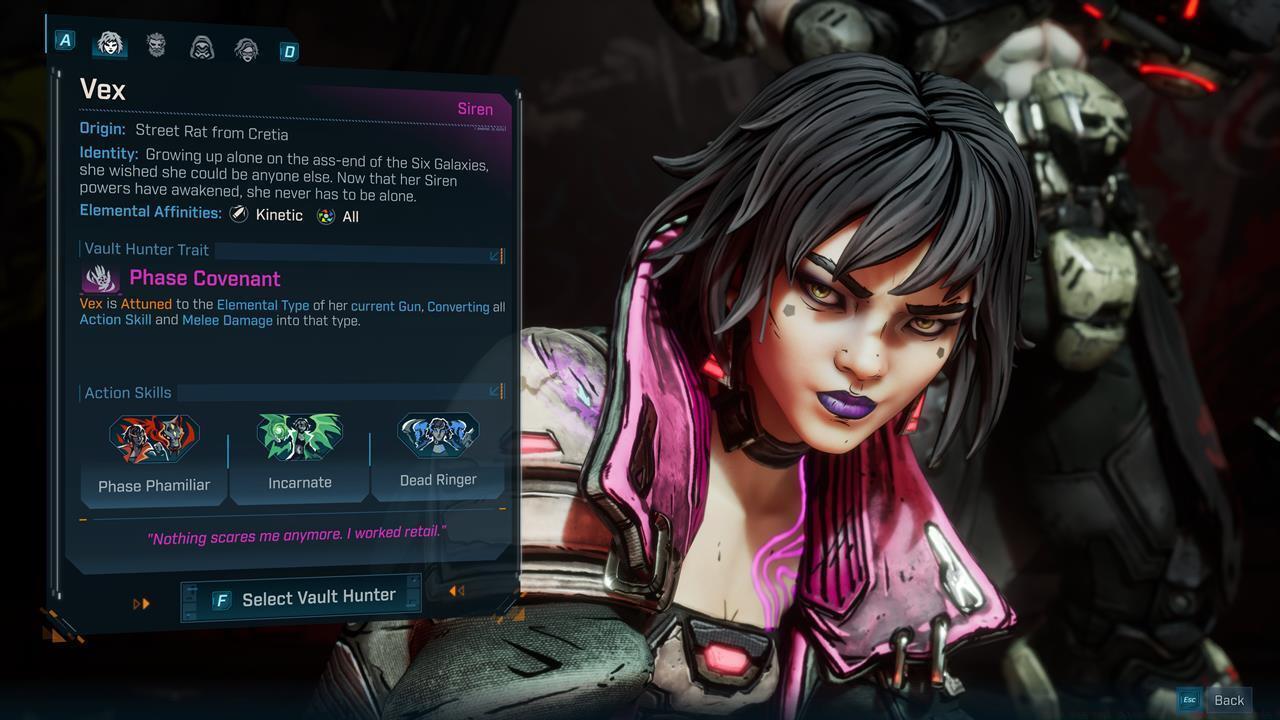Open the goggled female Vault Hunter's portrait
Image resolution: width=1280 pixels, height=720 pixels.
click(x=248, y=45)
